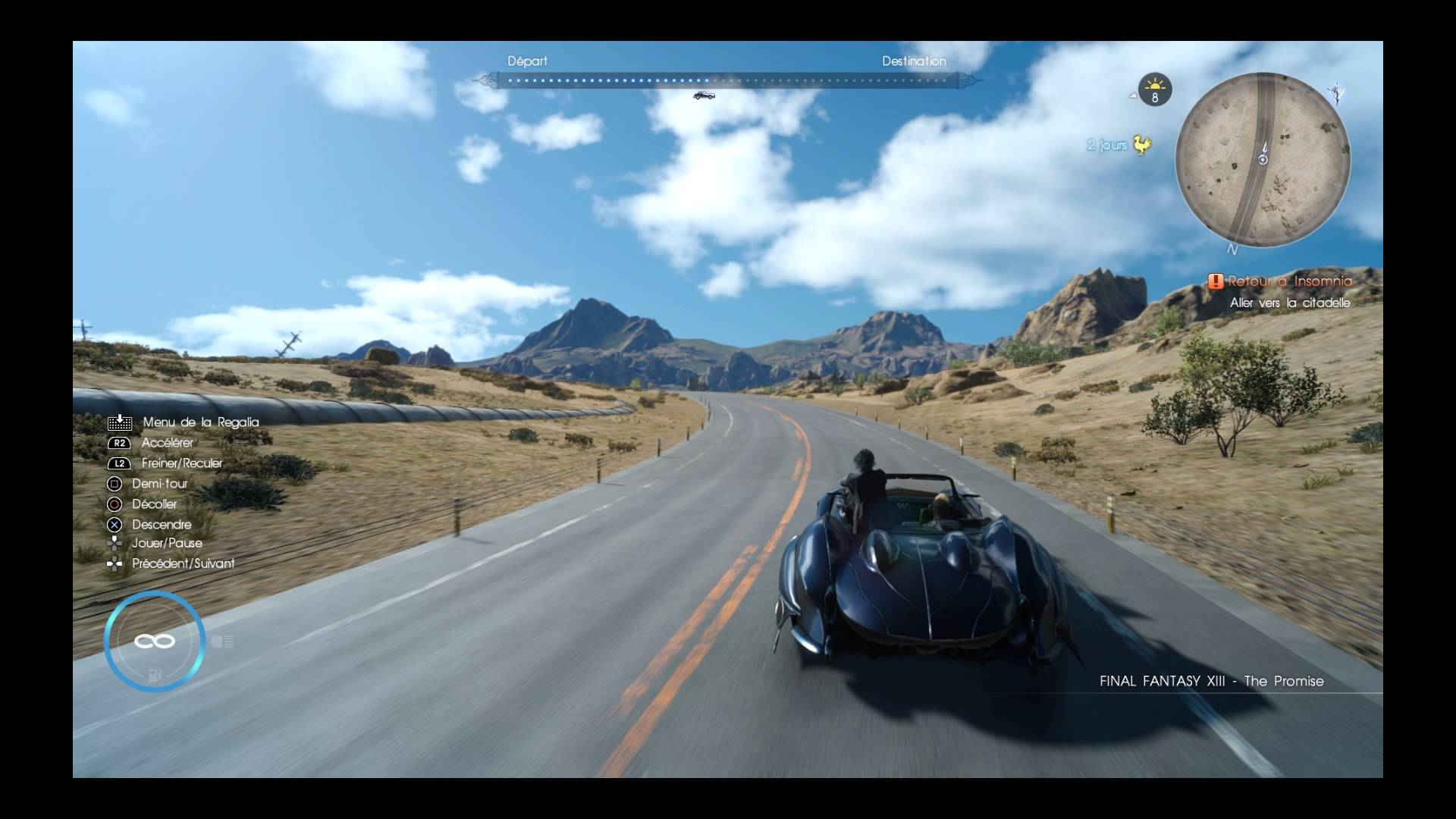Click the Départ–Destination route progress bar
This screenshot has height=819, width=1456.
click(728, 80)
